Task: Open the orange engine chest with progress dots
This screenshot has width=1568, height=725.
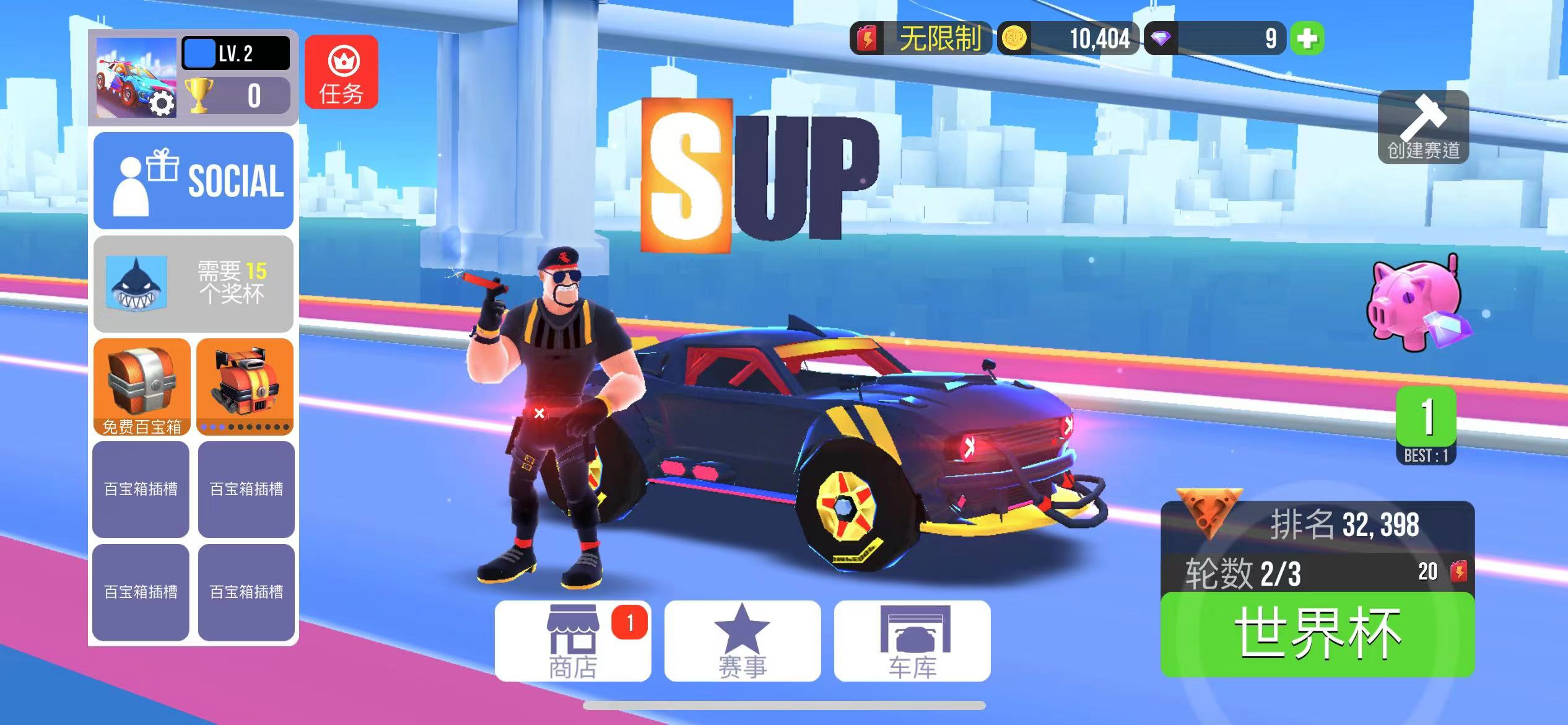Action: tap(245, 387)
